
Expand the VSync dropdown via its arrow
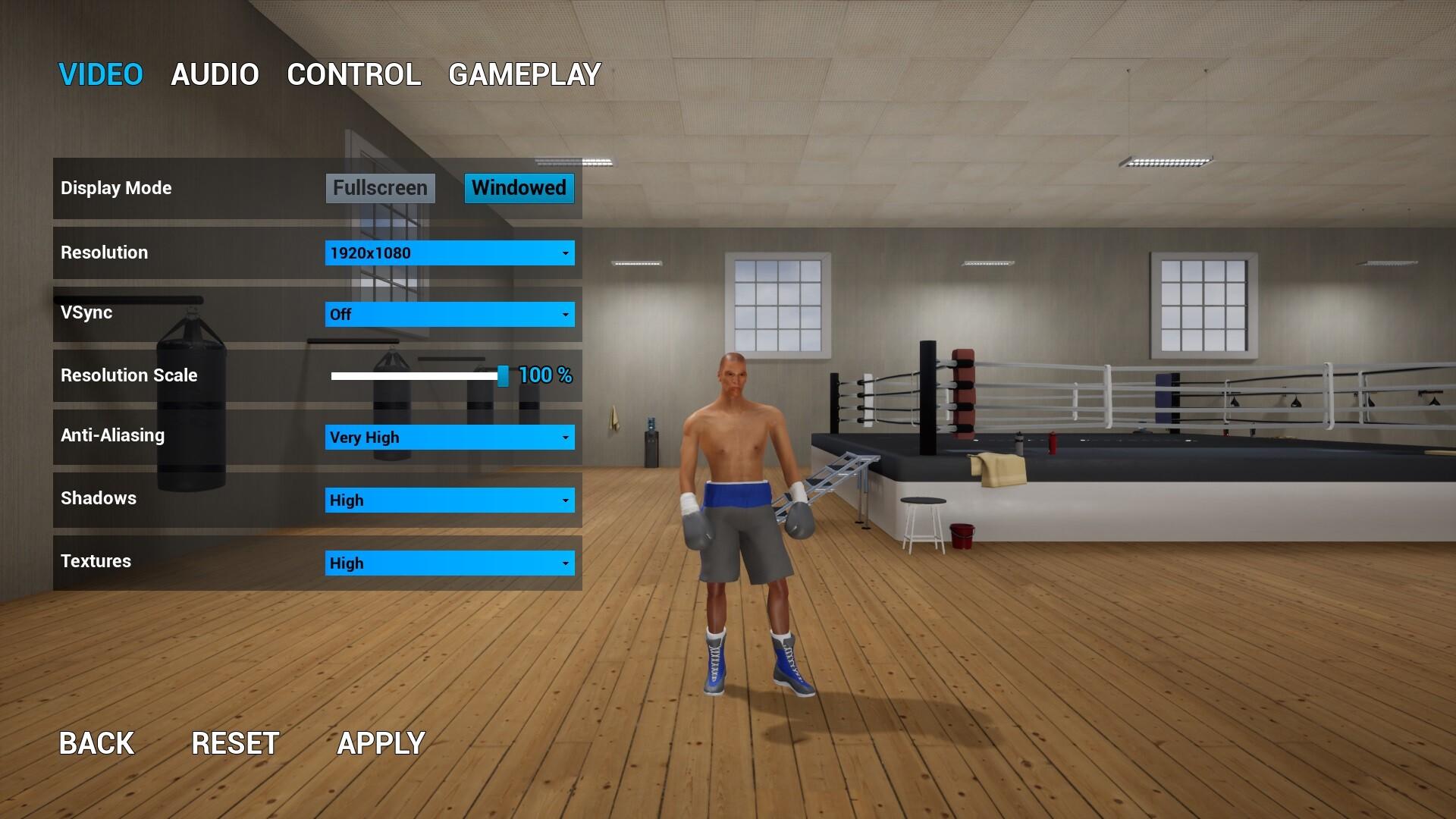564,314
